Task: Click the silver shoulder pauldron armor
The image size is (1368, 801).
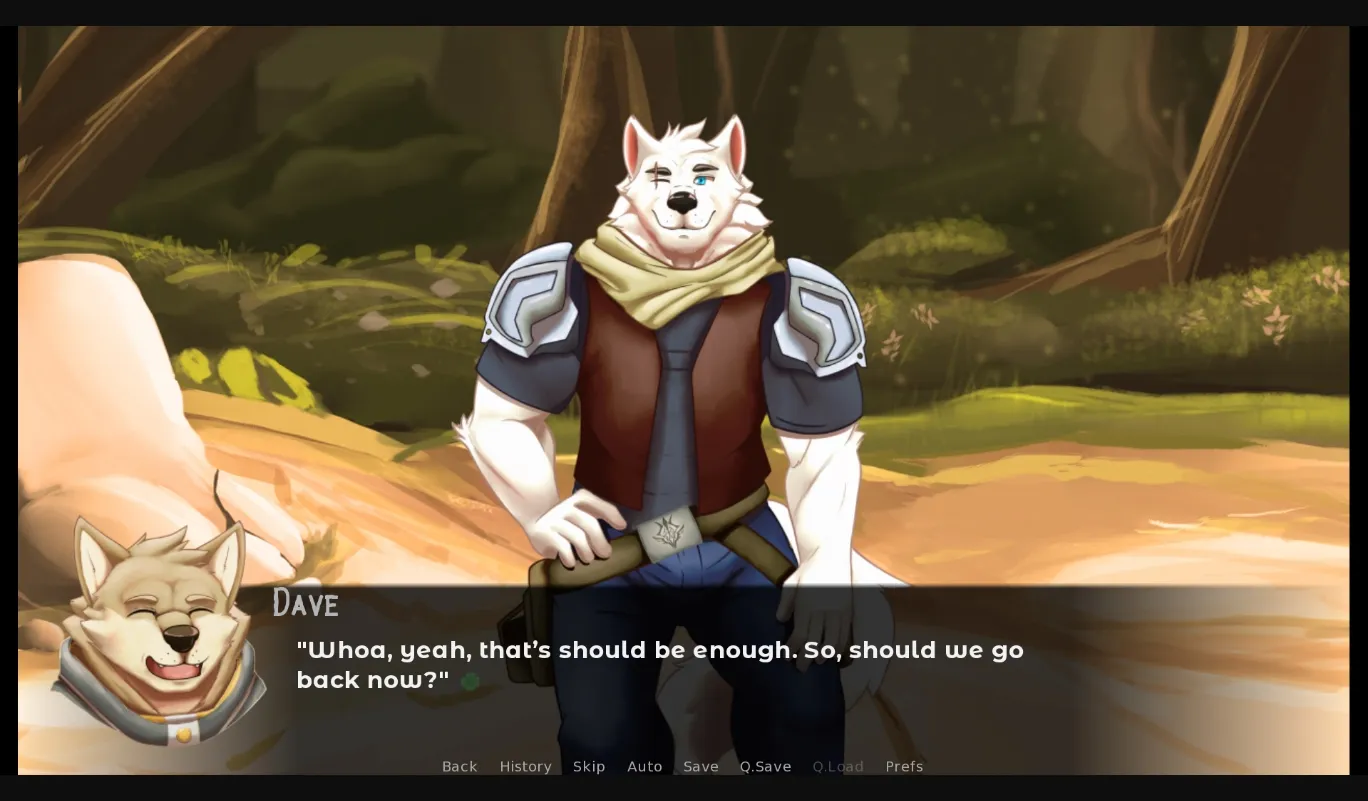Action: 530,305
